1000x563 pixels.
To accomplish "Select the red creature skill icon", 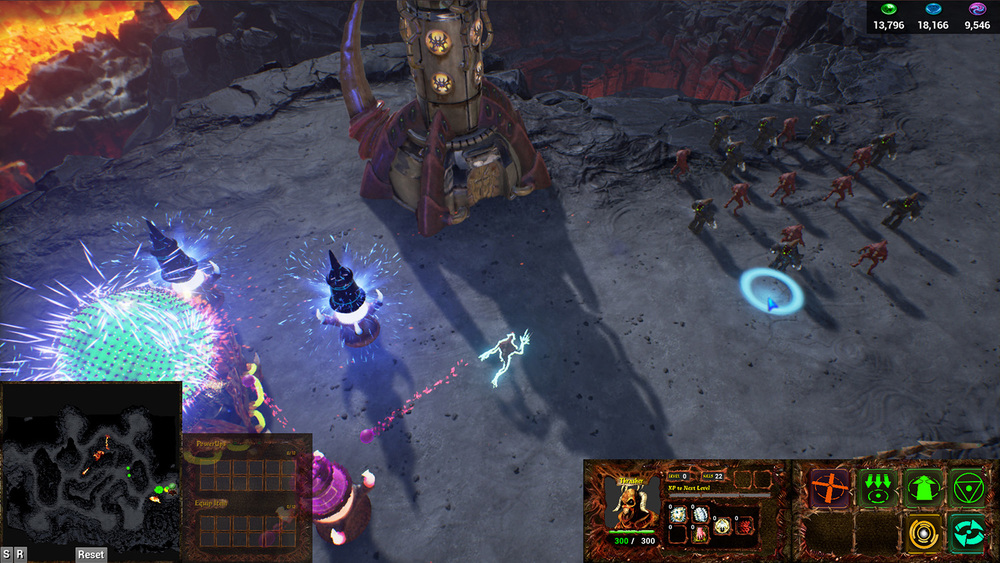I will tap(746, 525).
